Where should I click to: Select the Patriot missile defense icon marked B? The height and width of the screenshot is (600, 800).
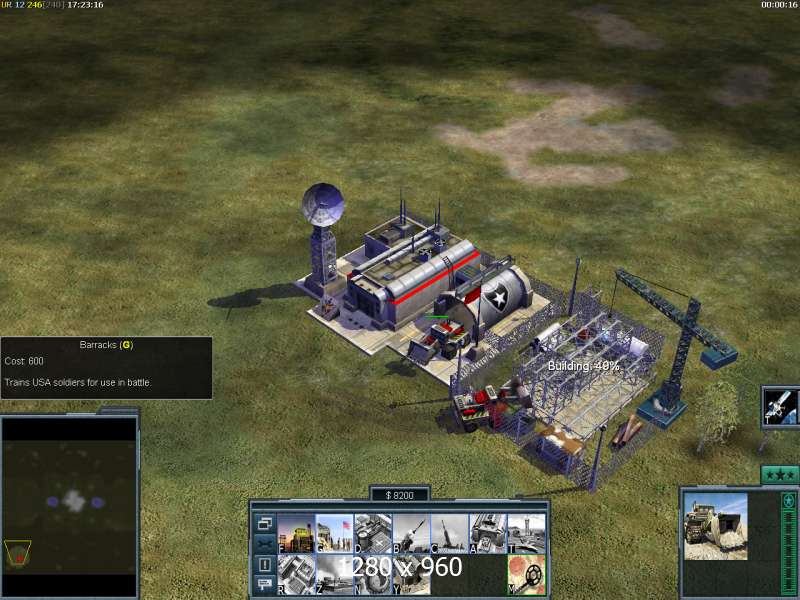pyautogui.click(x=411, y=534)
